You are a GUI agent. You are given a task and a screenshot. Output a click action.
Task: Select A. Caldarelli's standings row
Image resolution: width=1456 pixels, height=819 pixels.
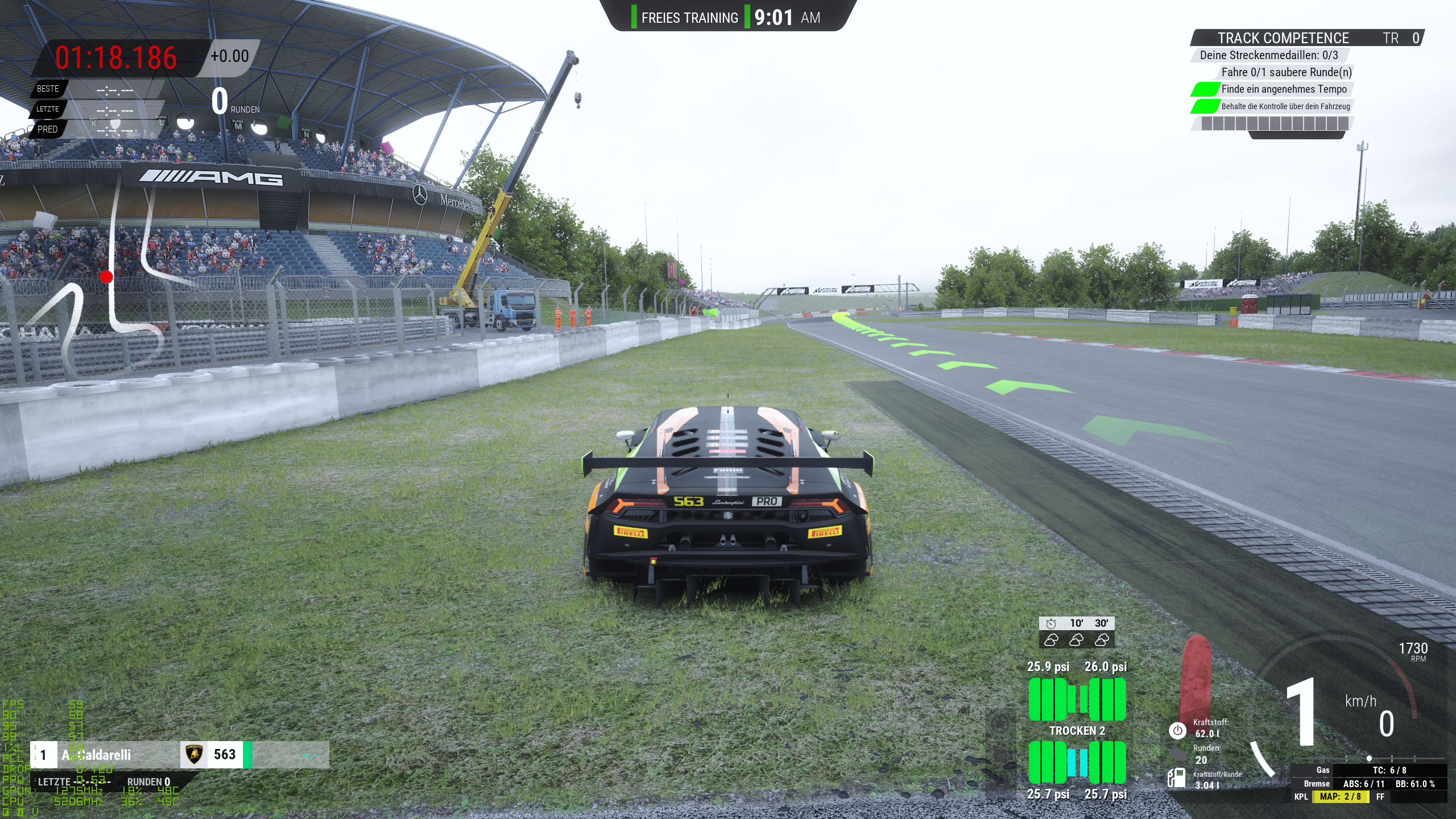pyautogui.click(x=97, y=755)
